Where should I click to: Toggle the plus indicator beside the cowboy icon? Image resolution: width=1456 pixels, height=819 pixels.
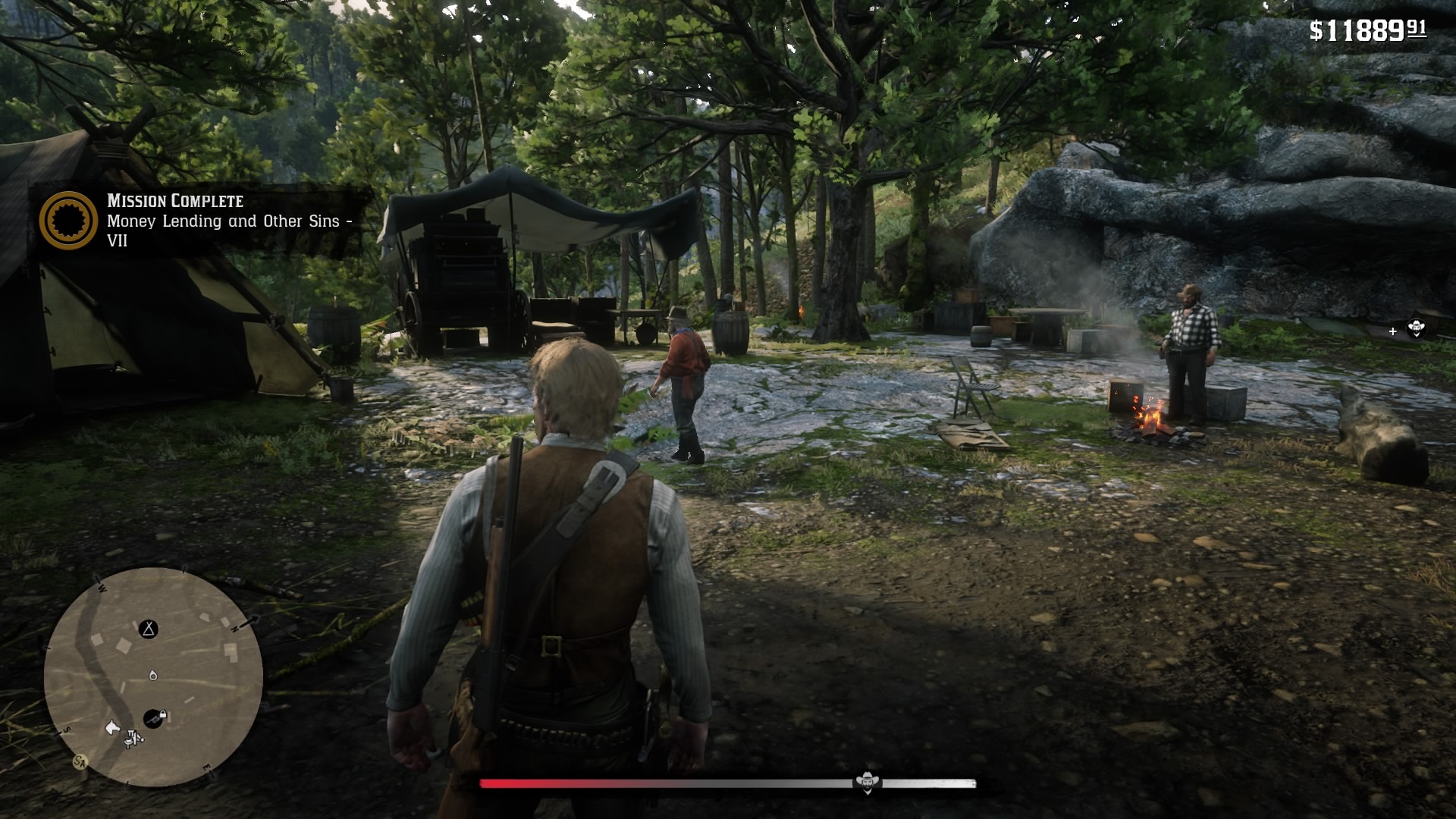click(x=1393, y=331)
